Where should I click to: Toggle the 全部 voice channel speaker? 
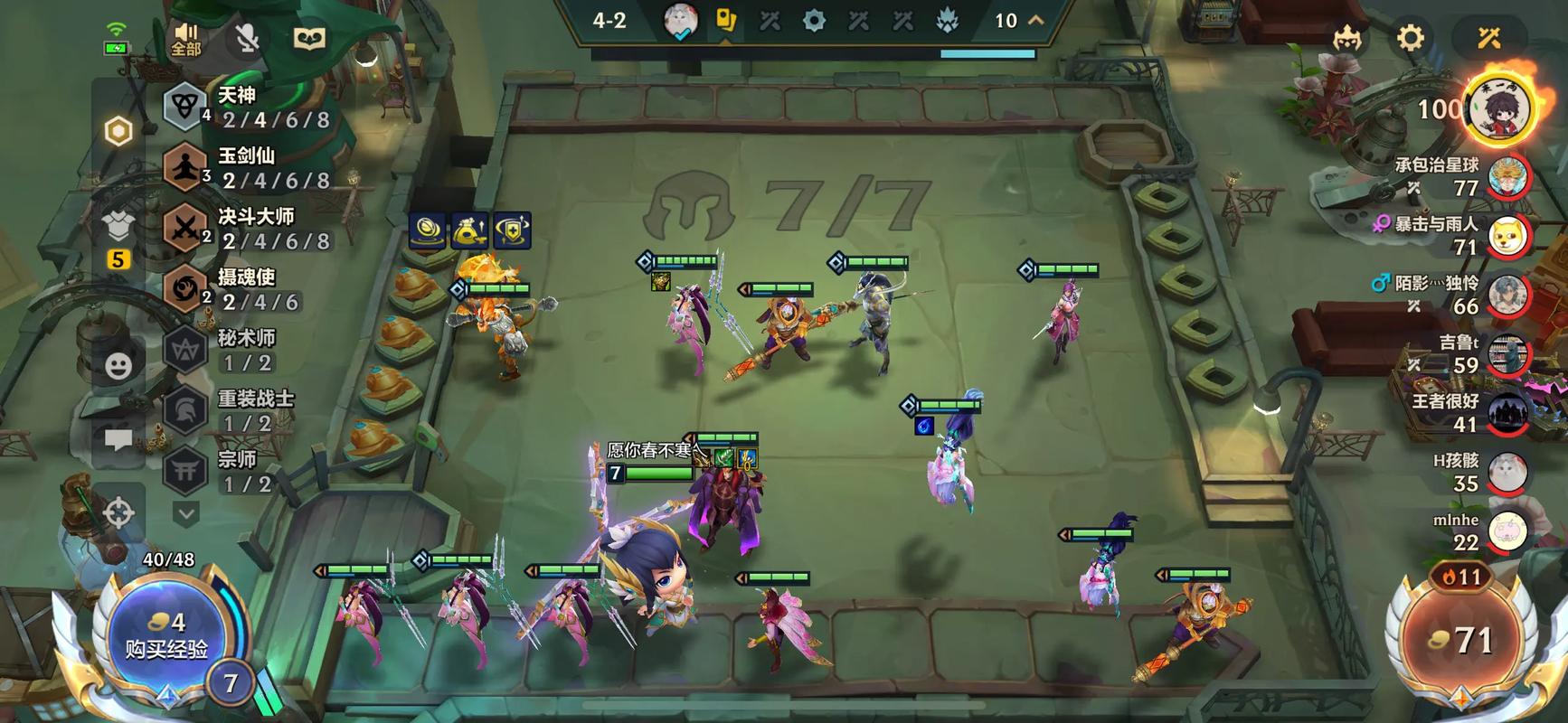tap(186, 39)
